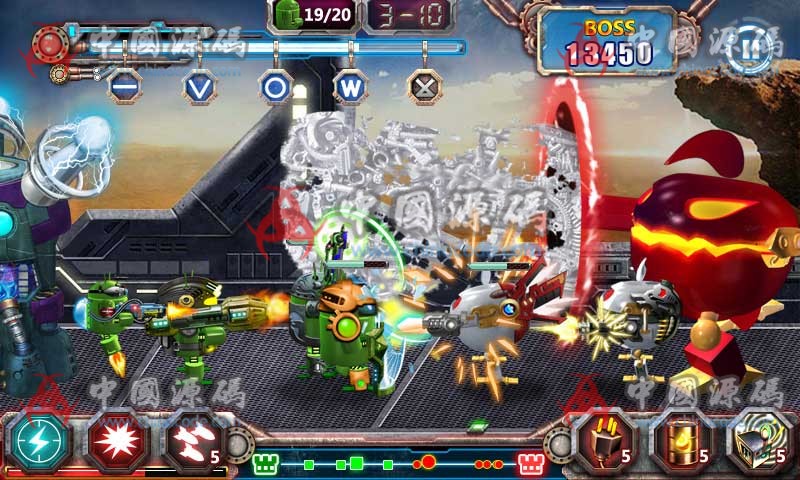Select the minus-symbol unit badge
Image resolution: width=800 pixels, height=480 pixels.
point(123,85)
